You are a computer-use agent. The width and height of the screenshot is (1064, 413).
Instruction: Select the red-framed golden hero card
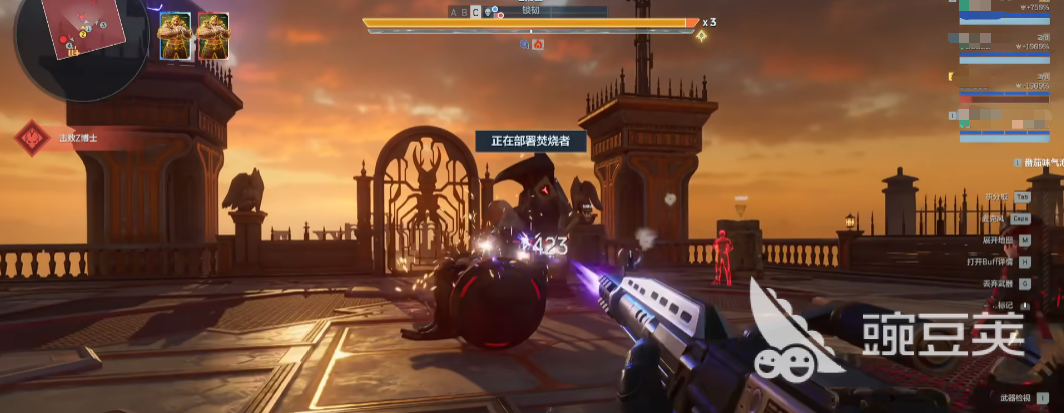click(213, 36)
